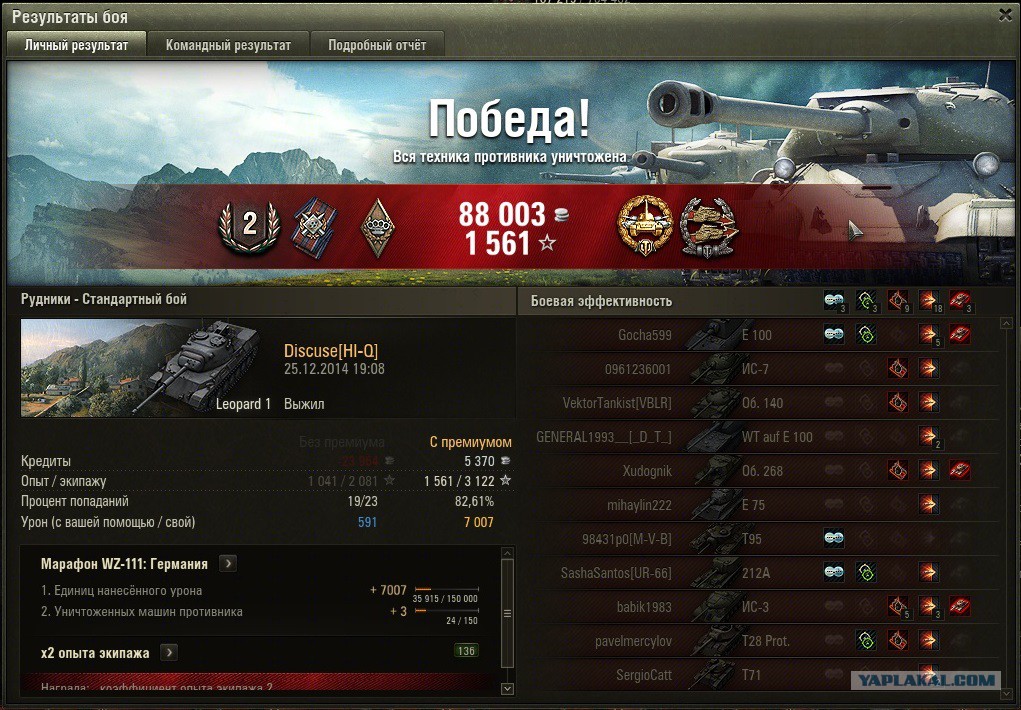Select the Личный результат tab

pyautogui.click(x=76, y=45)
